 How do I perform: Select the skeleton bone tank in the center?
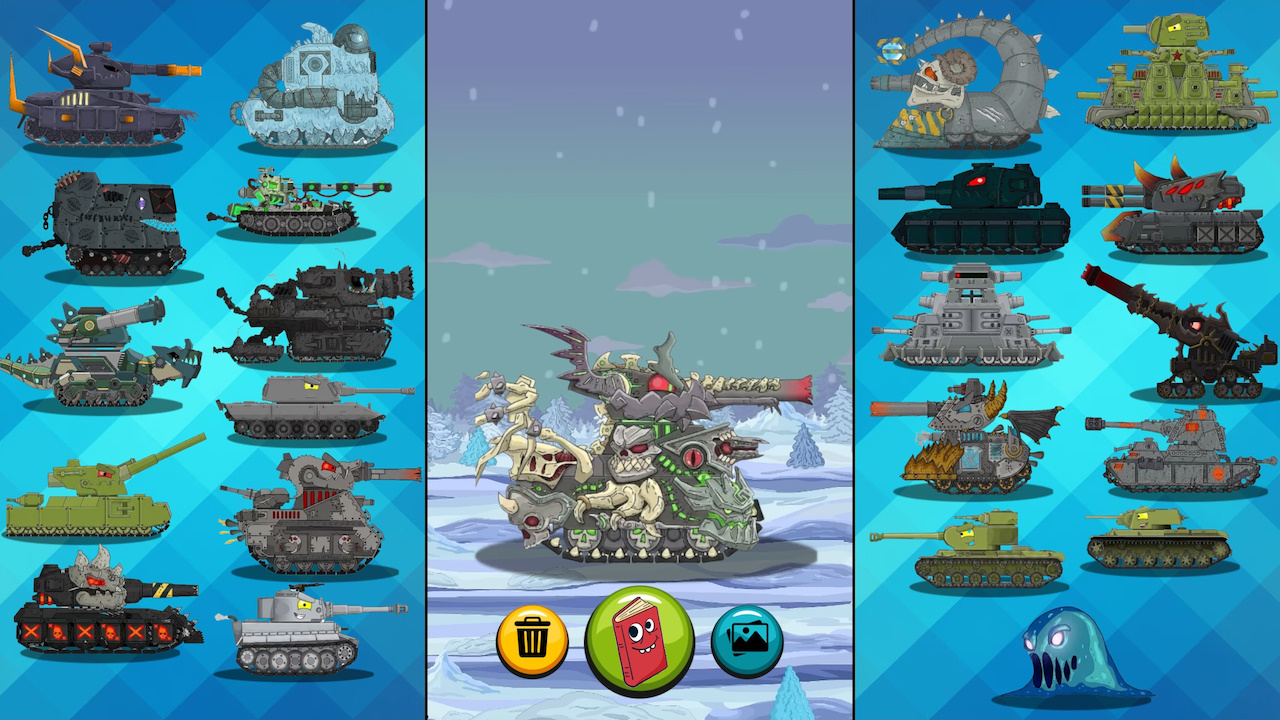coord(640,450)
